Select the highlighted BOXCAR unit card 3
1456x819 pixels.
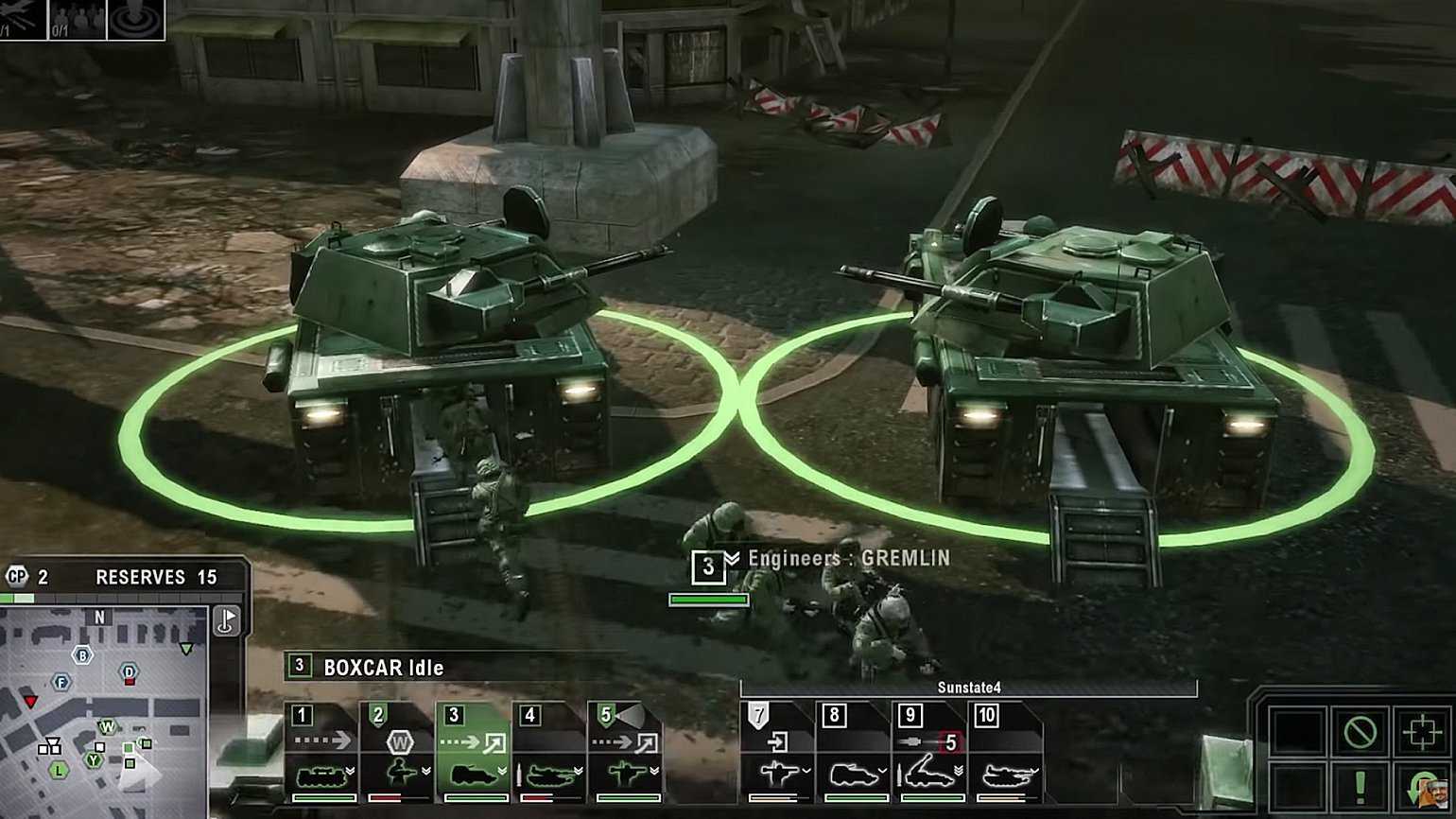[x=473, y=752]
